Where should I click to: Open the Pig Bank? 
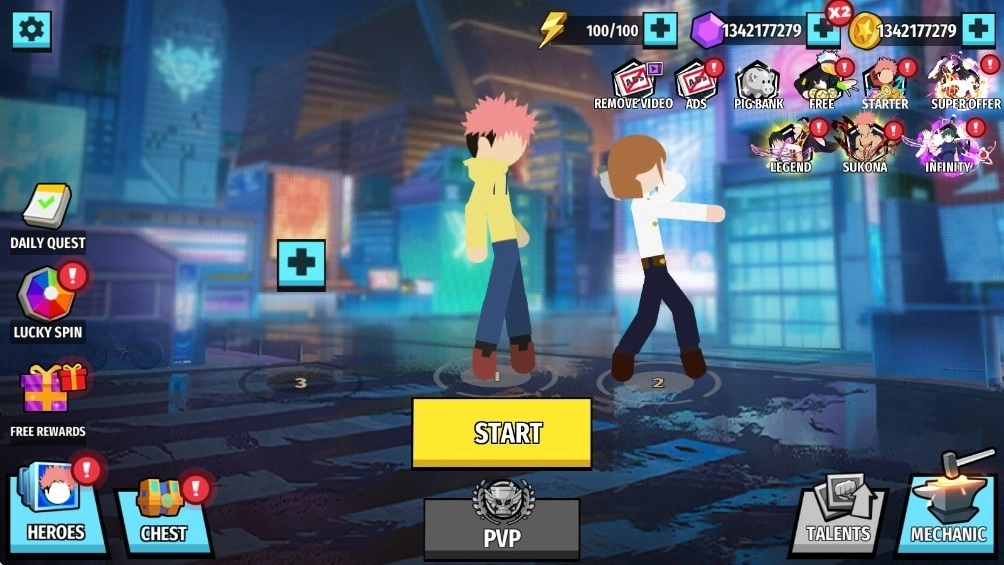(759, 83)
